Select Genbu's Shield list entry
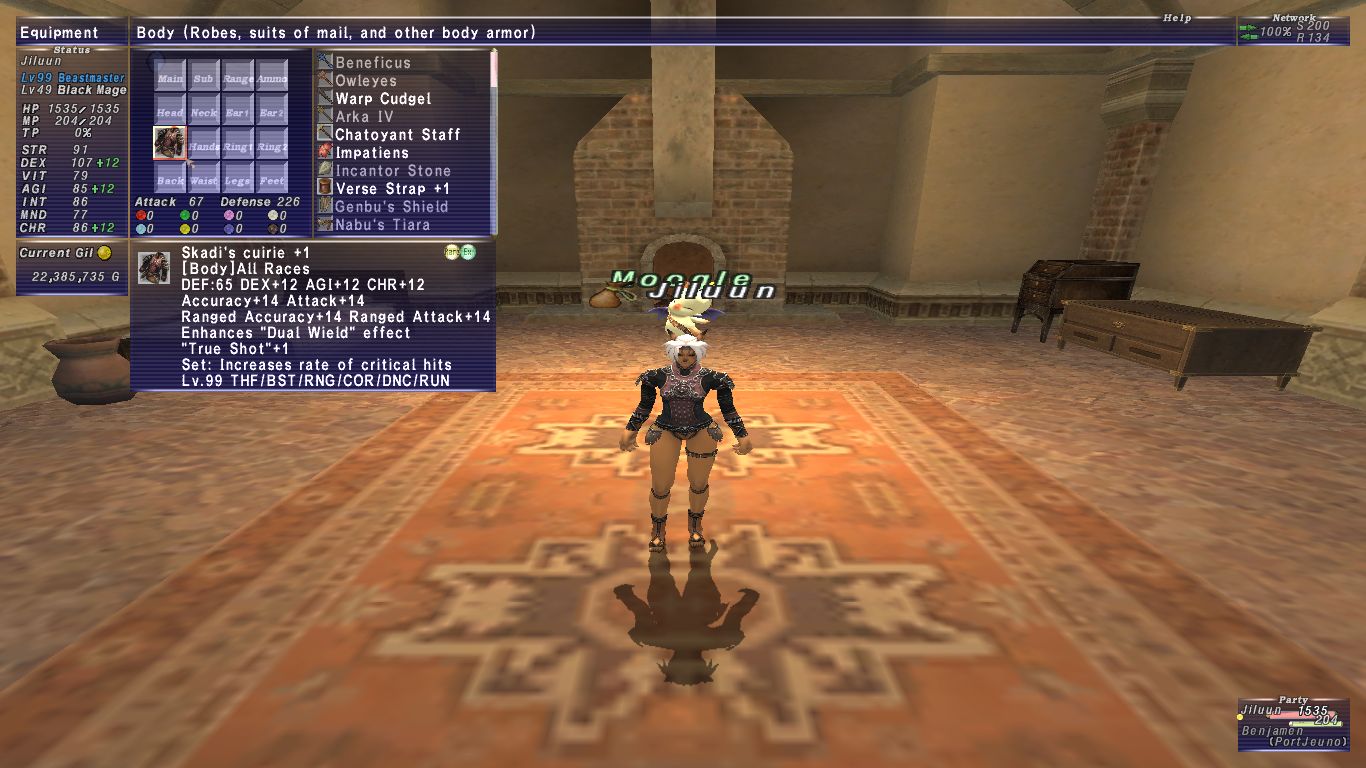 391,207
